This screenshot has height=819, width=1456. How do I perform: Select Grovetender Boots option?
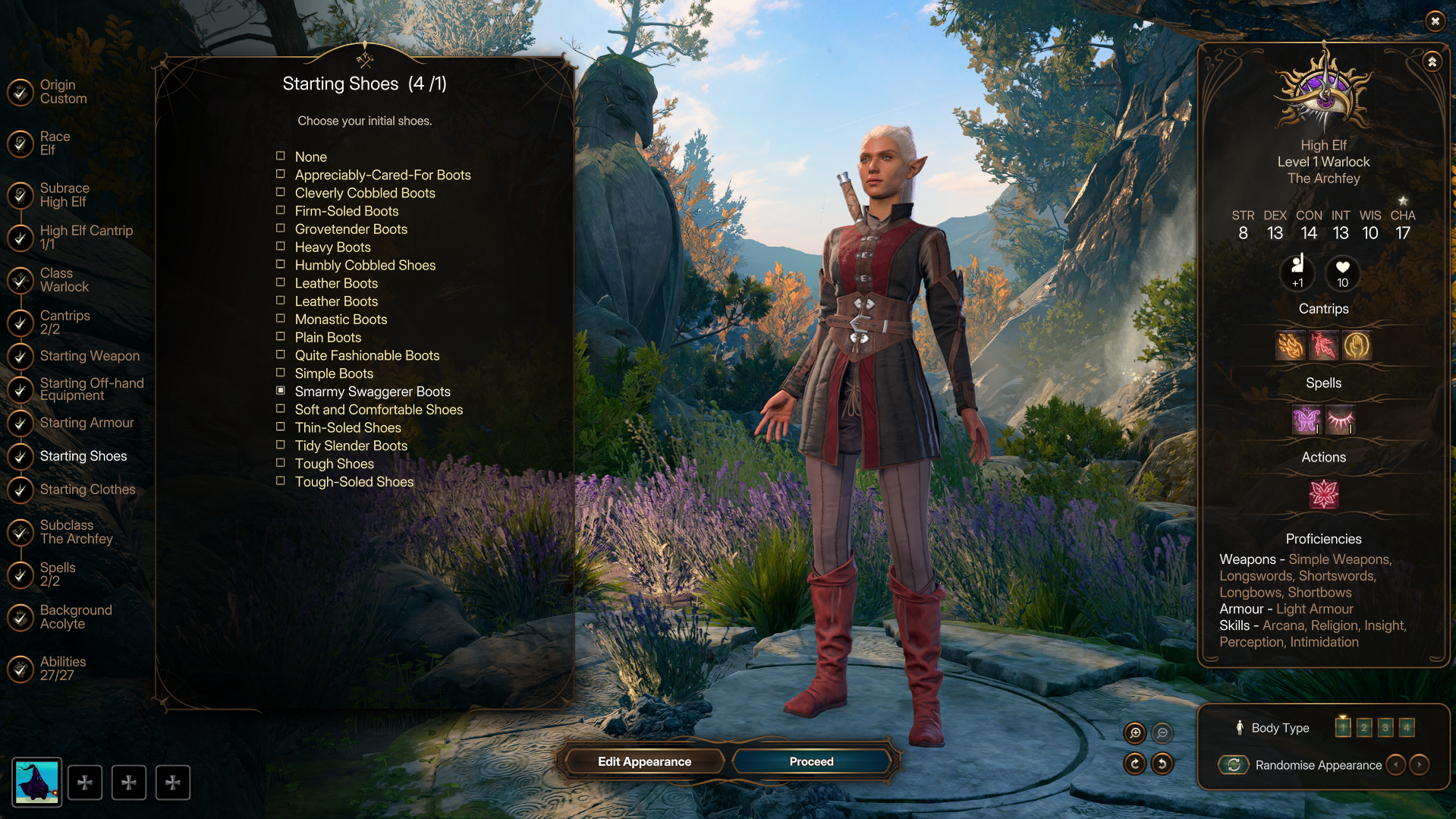(x=351, y=229)
